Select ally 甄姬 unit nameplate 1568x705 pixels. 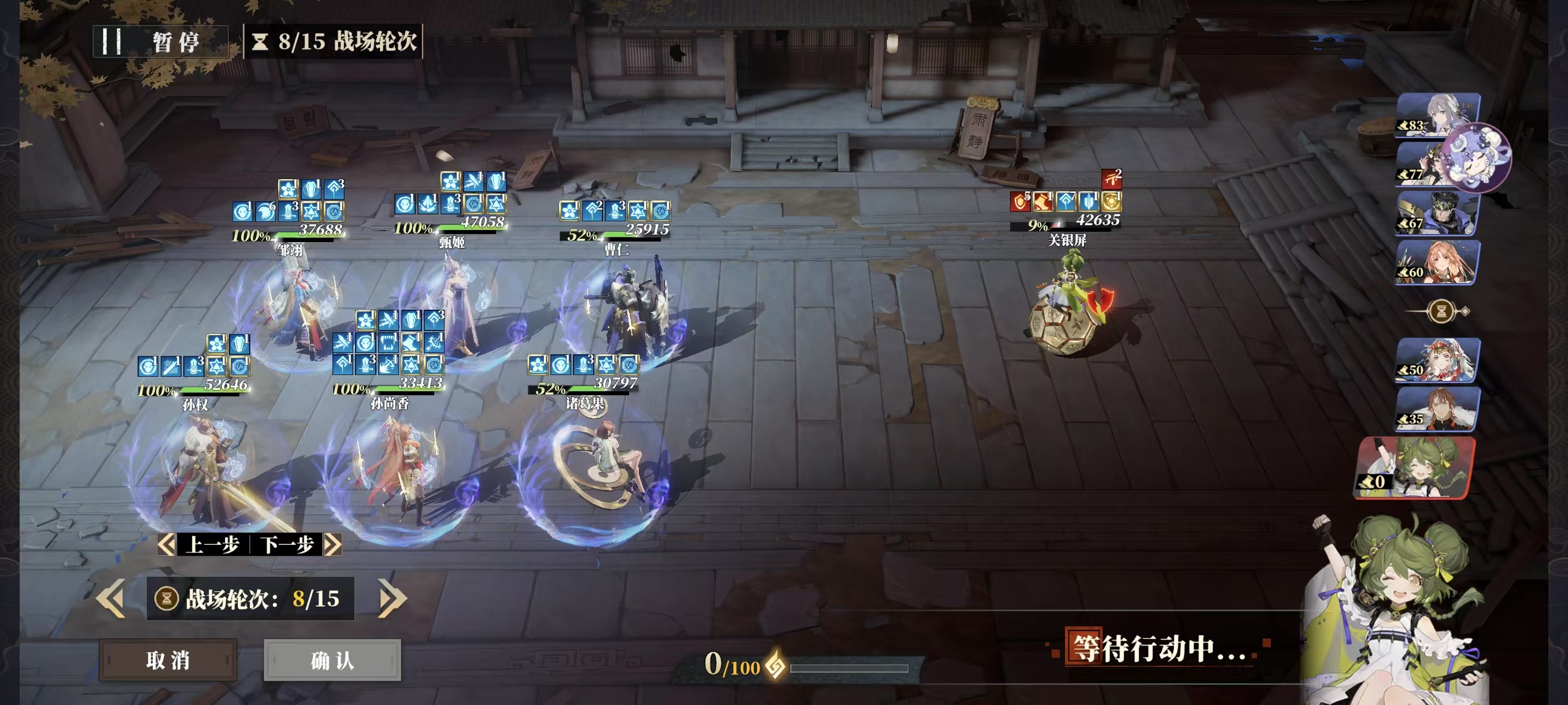tap(452, 242)
